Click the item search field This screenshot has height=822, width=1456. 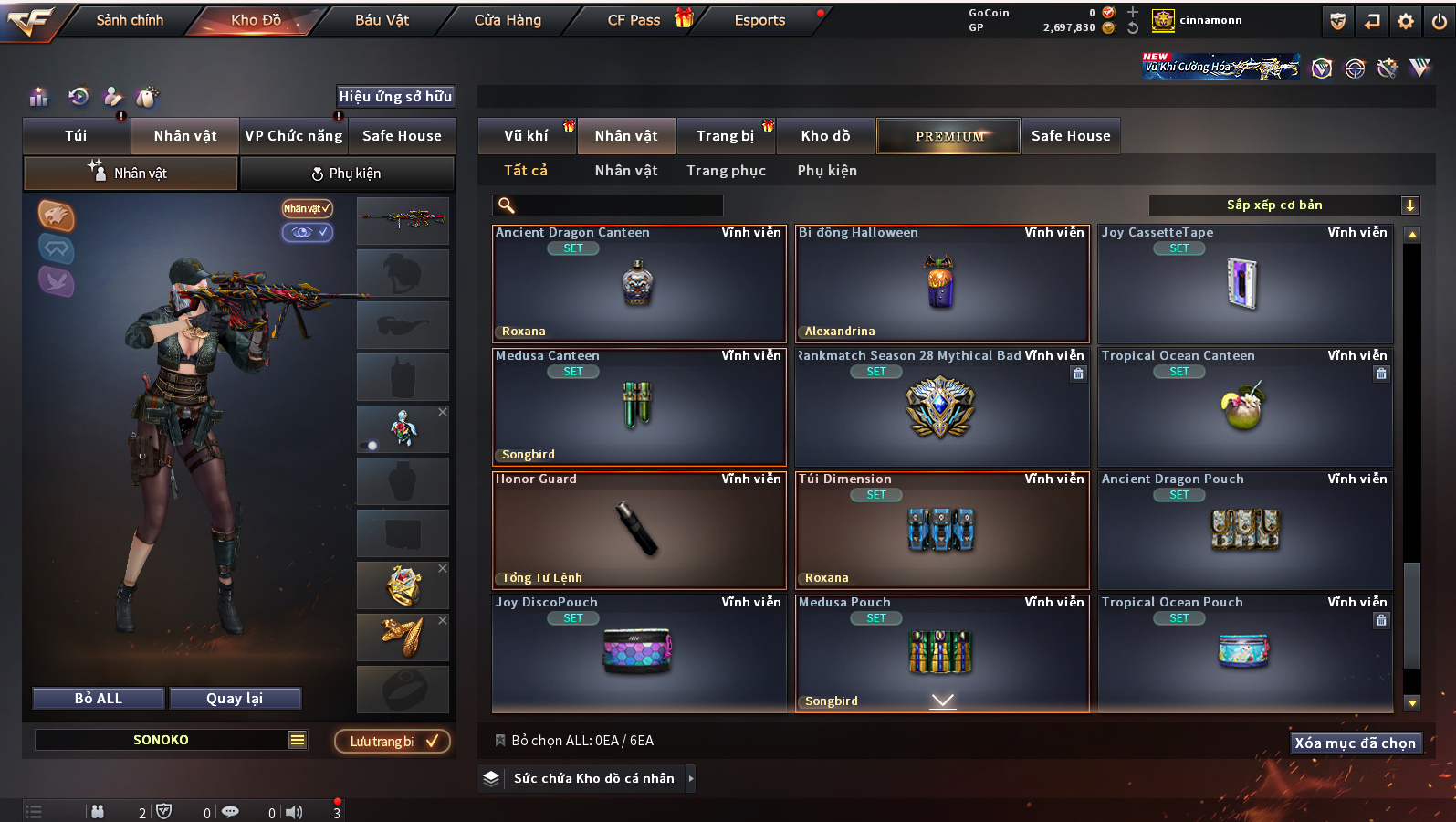[x=608, y=205]
